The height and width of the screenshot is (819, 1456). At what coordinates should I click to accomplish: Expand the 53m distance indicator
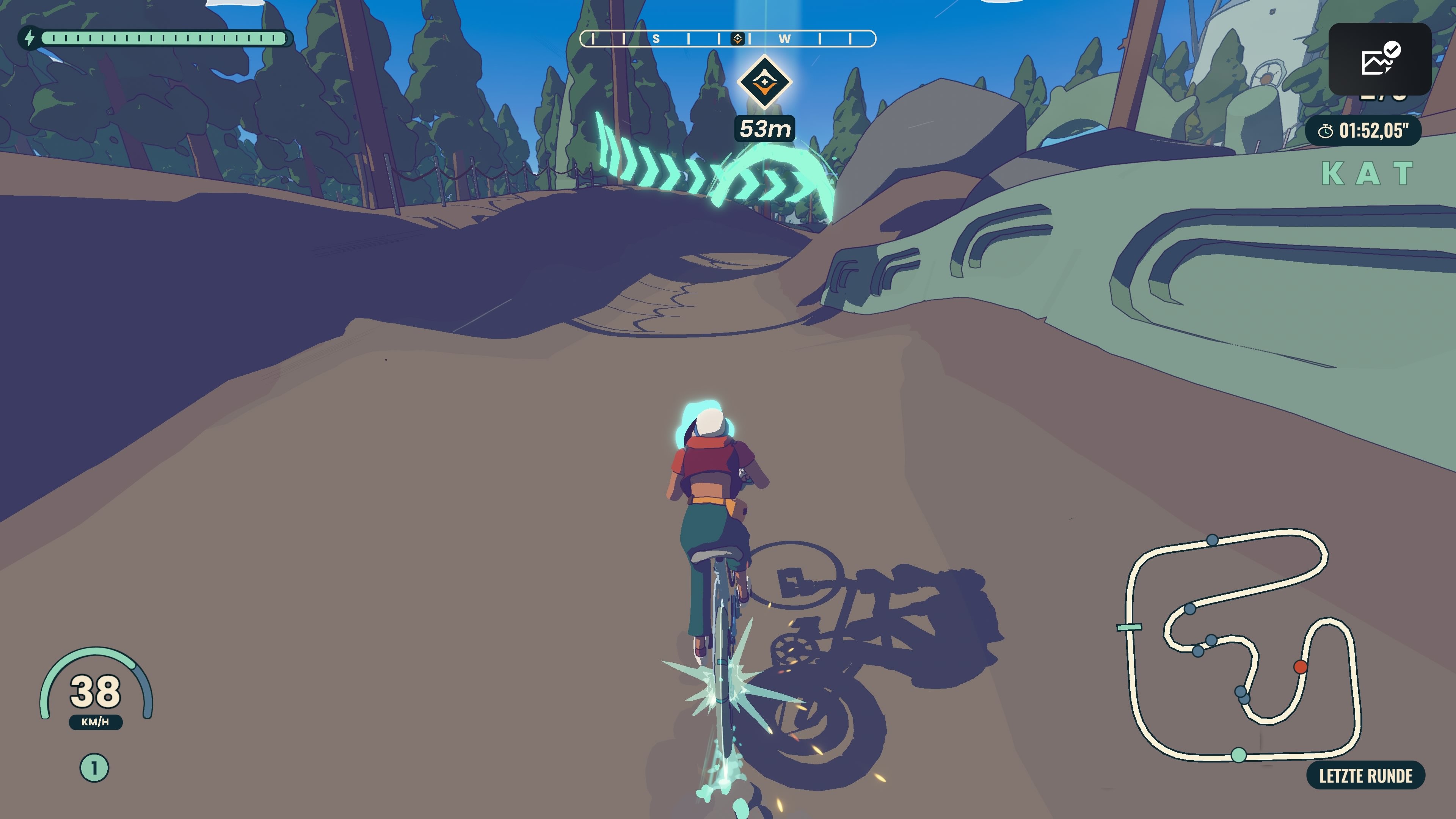click(764, 129)
